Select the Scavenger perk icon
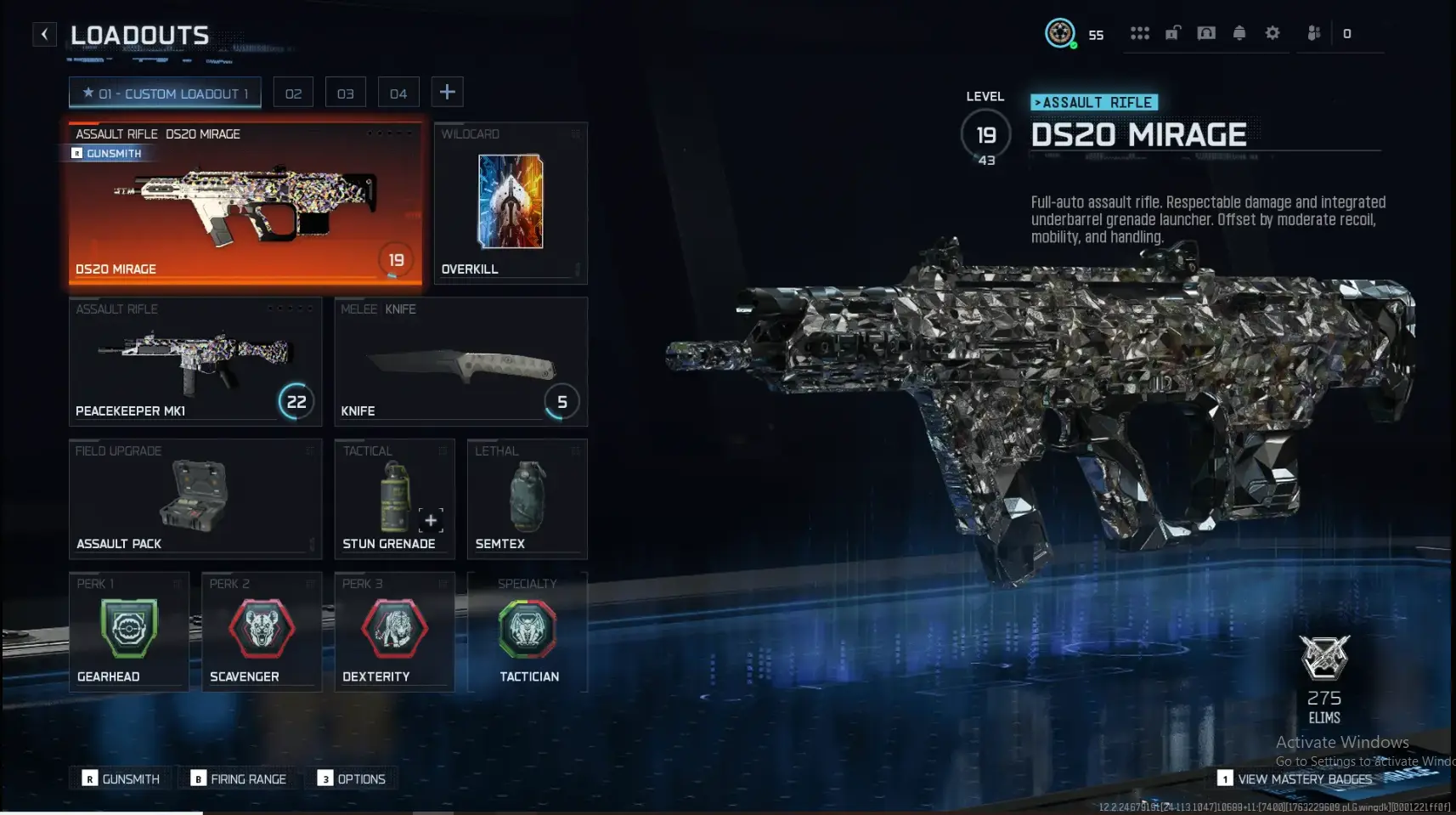 [x=261, y=630]
